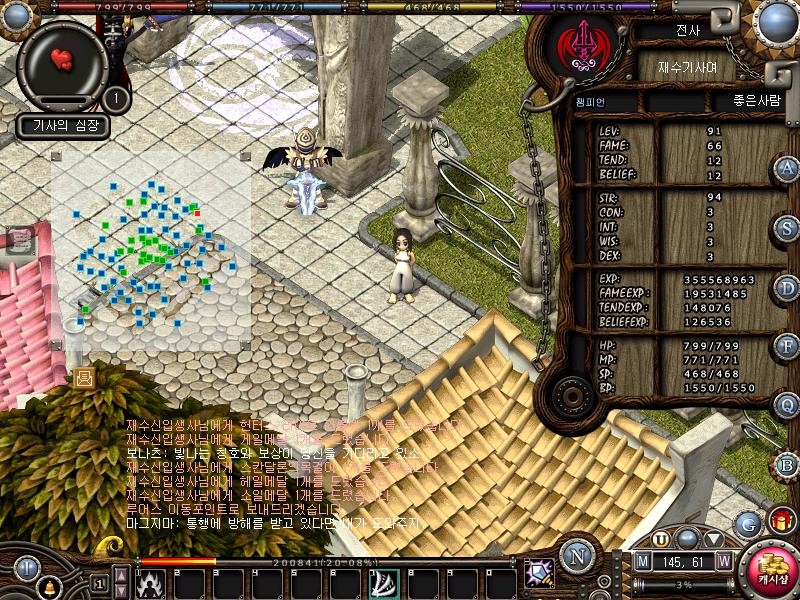Select the W button beside coordinates
The width and height of the screenshot is (800, 600).
pos(723,562)
